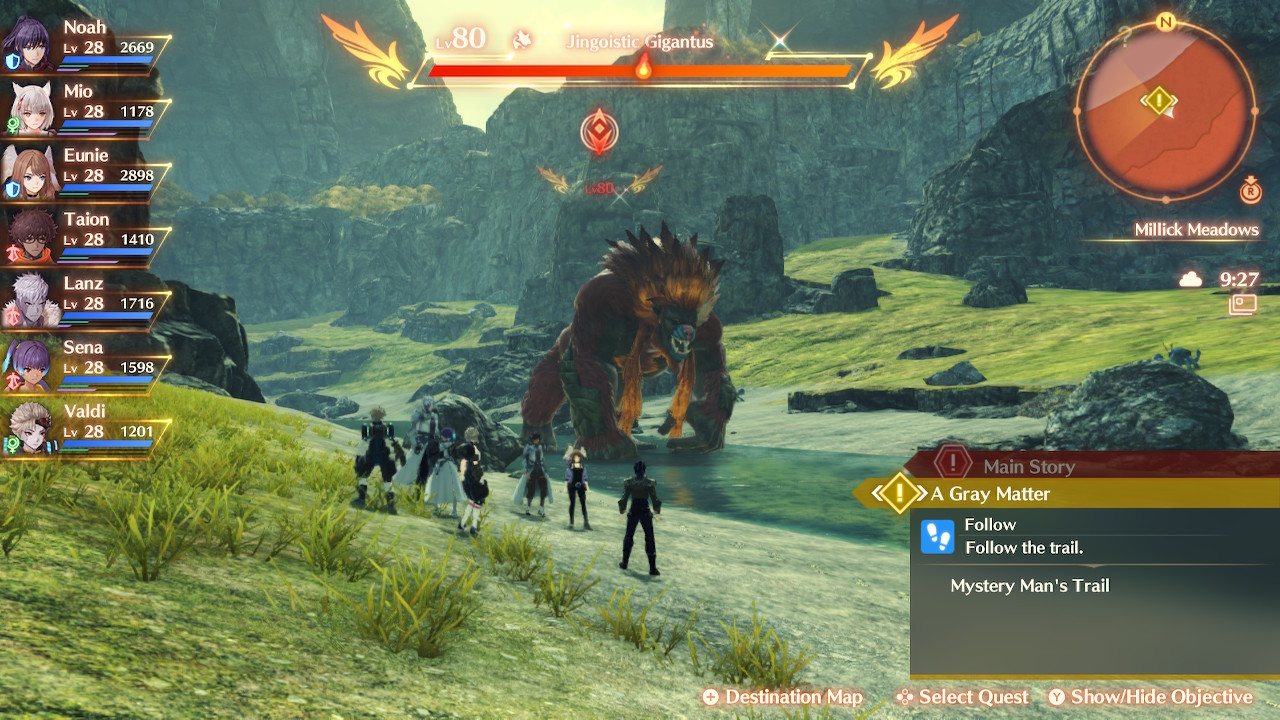Click Mystery Man's Trail objective text
This screenshot has height=720, width=1280.
pos(1031,586)
